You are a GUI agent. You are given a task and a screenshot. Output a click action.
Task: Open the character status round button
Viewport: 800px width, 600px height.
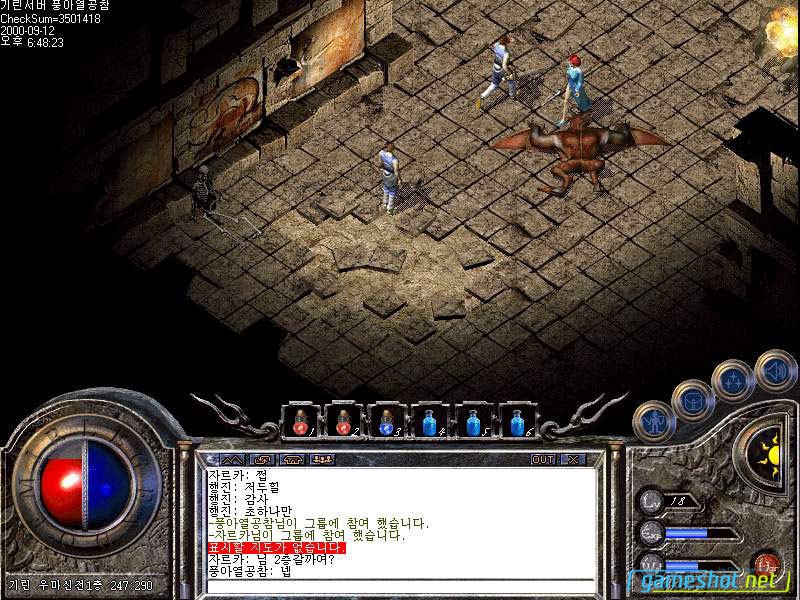[653, 422]
